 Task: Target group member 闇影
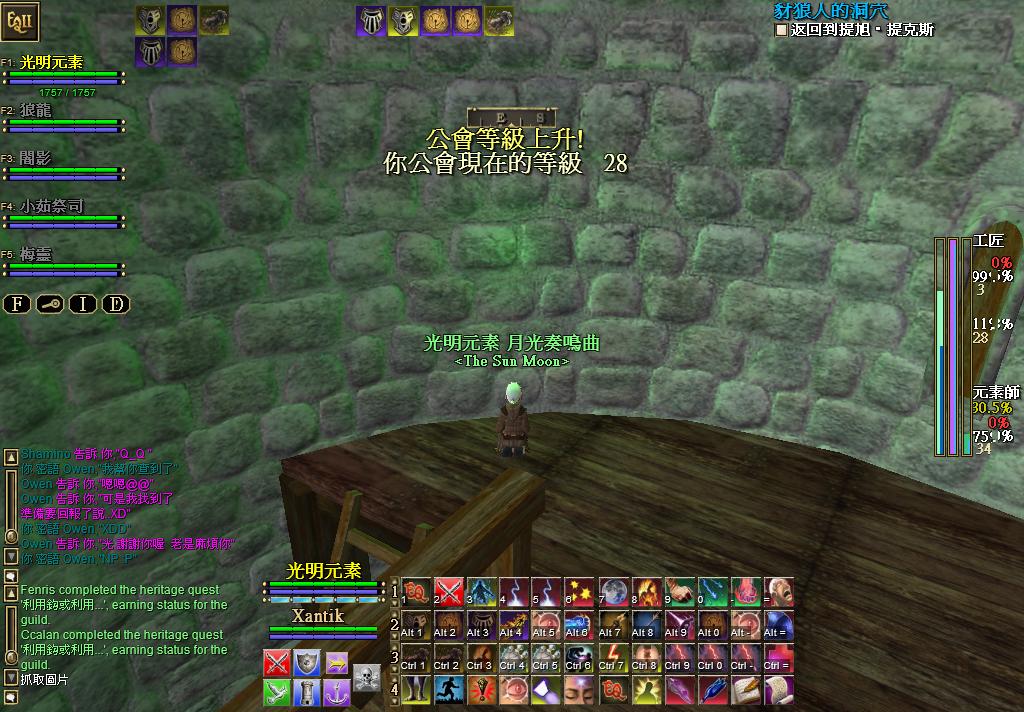(x=36, y=158)
